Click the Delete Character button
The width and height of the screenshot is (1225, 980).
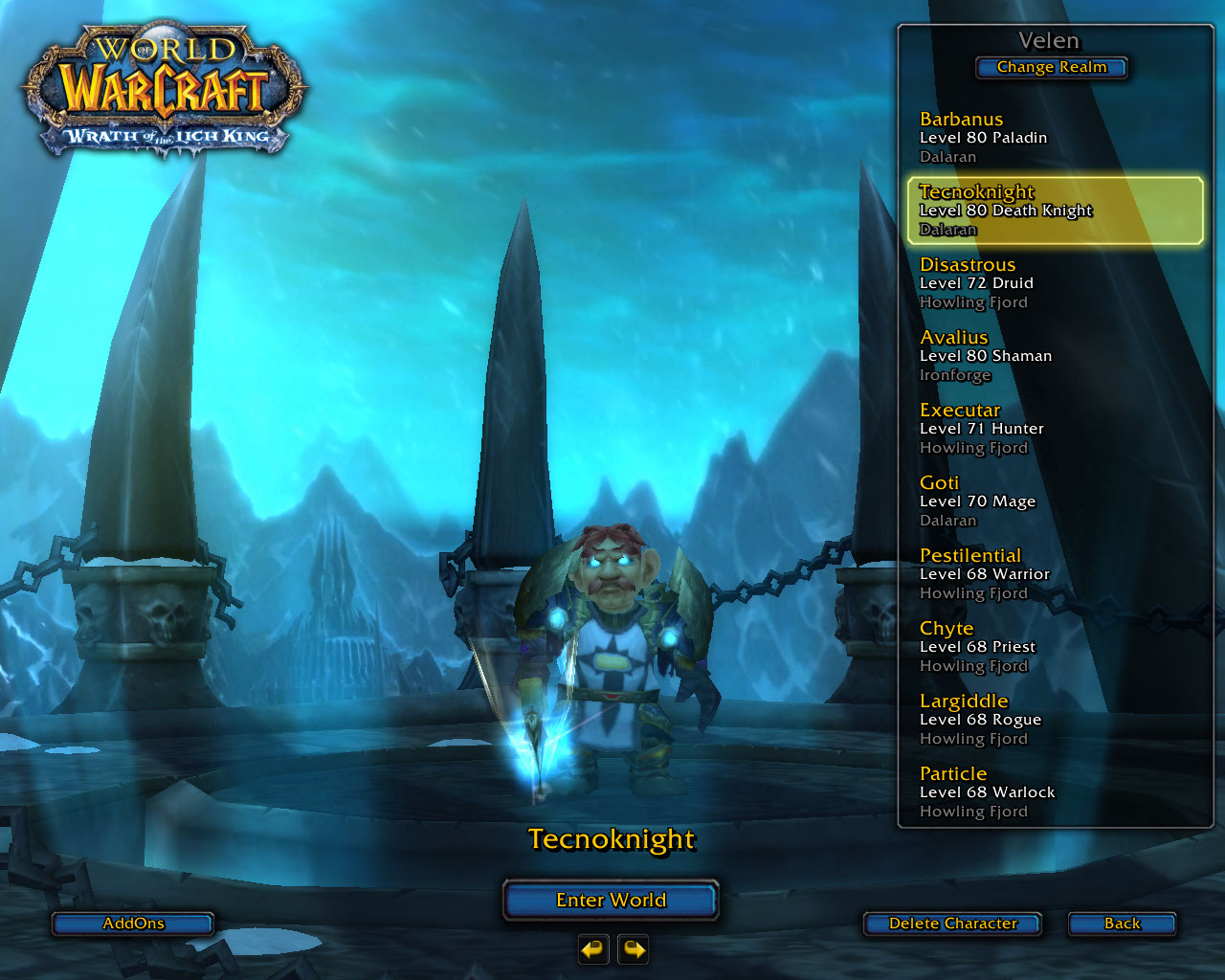point(952,924)
